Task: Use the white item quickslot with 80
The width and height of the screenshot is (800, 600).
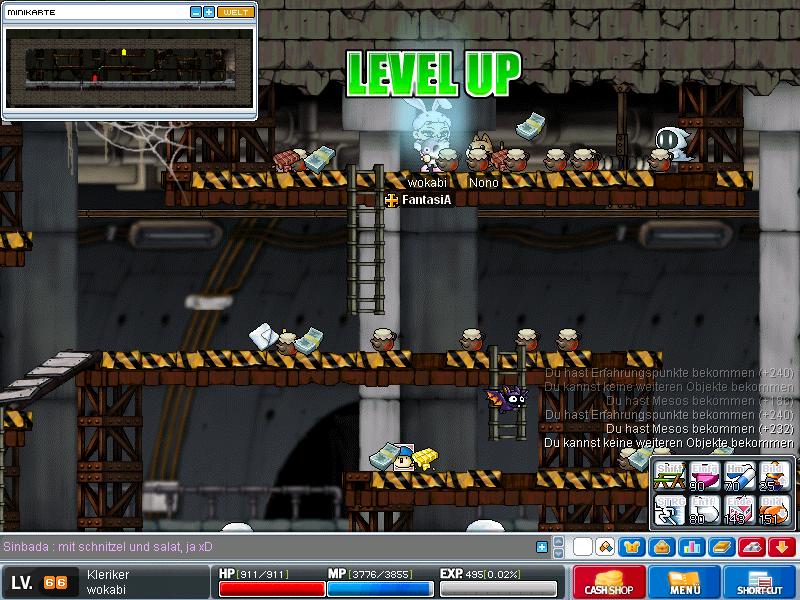Action: [704, 510]
